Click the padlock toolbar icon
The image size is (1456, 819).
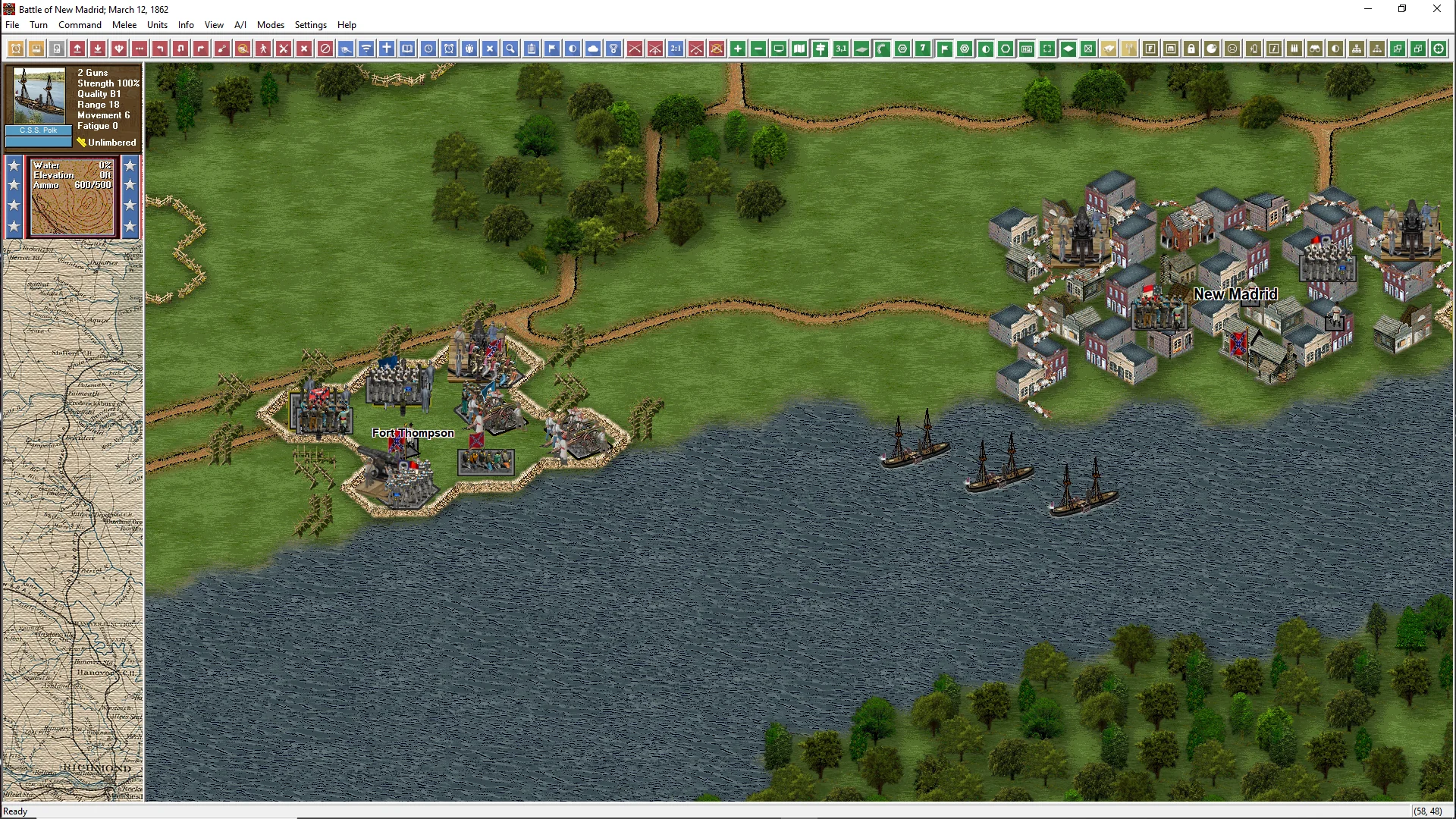point(1191,49)
